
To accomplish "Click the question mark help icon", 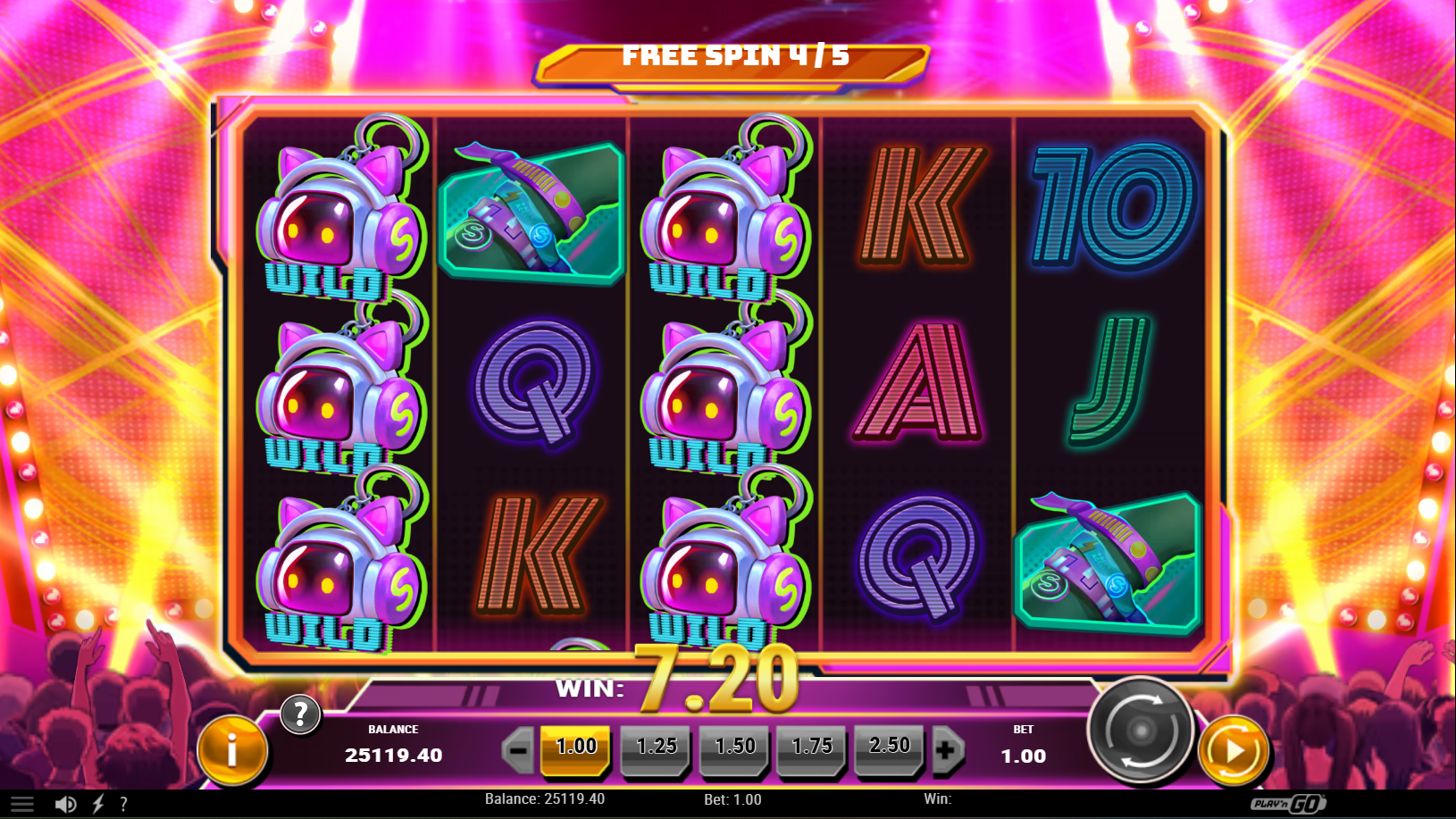I will click(x=300, y=715).
